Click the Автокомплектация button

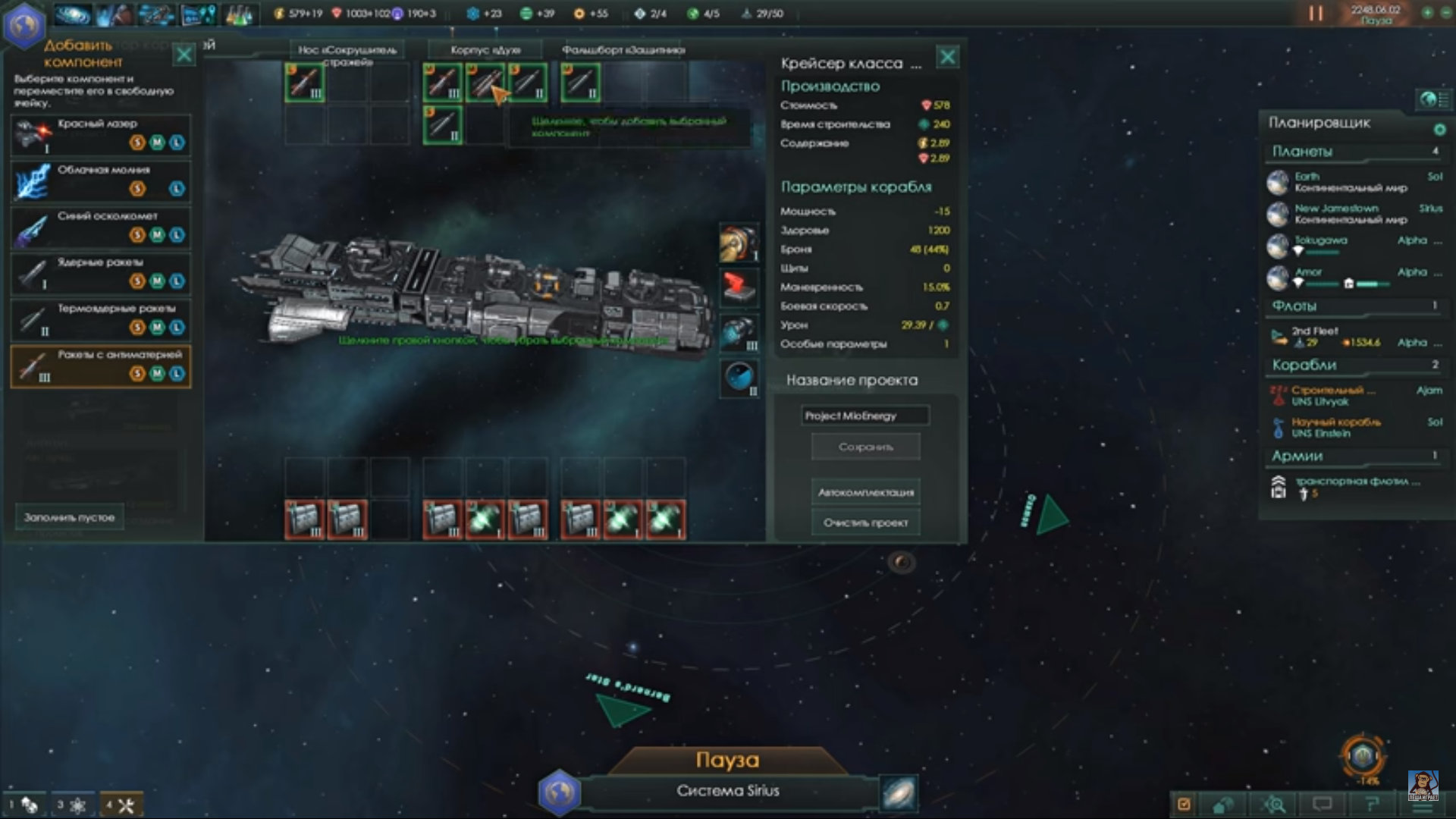[865, 492]
